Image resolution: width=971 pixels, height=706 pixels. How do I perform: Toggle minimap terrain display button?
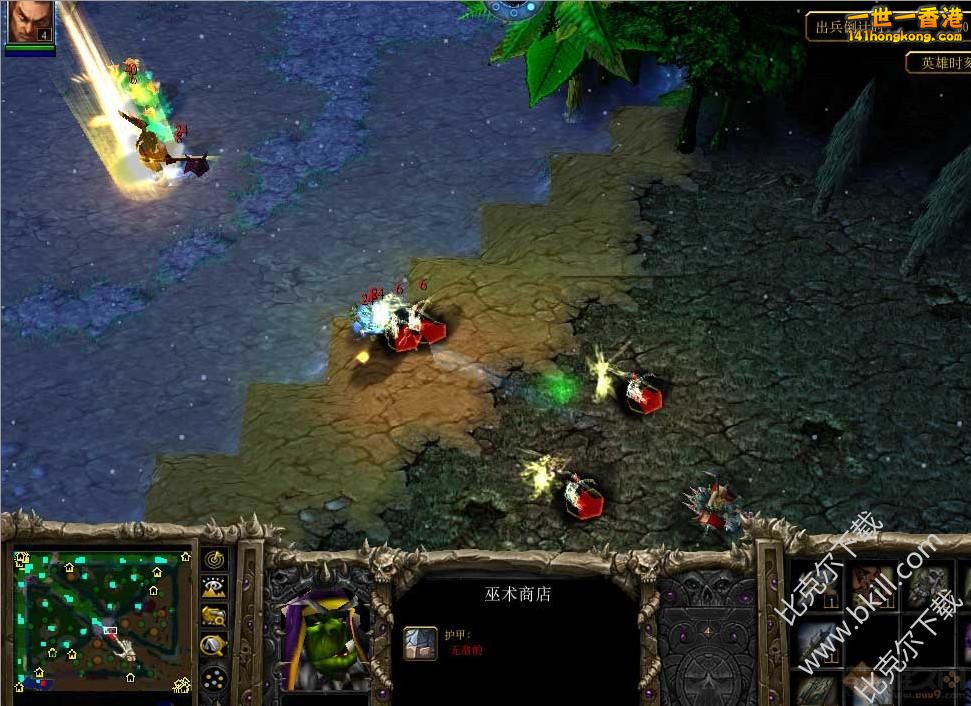(214, 588)
